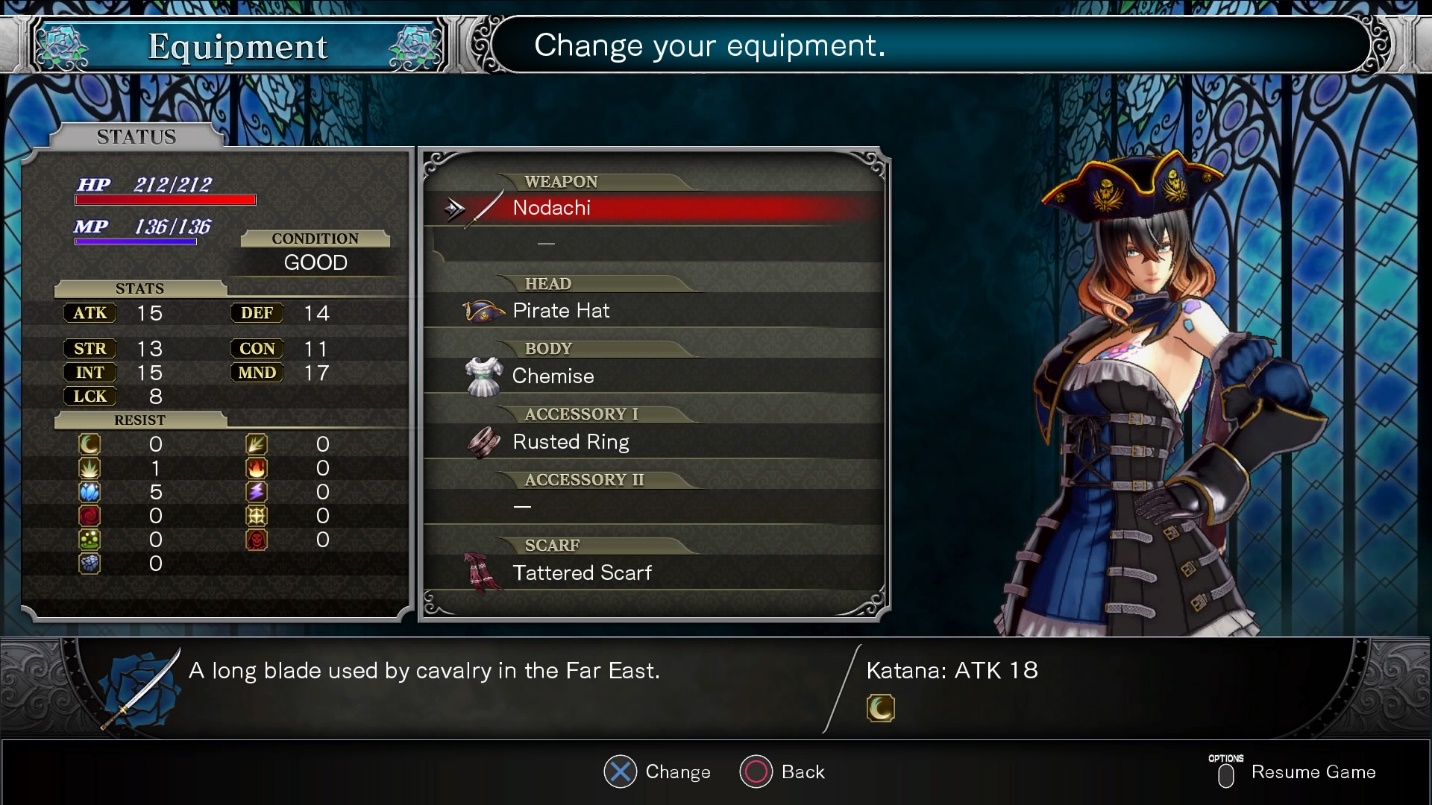Select the Nodachi weapon slot

(x=552, y=208)
